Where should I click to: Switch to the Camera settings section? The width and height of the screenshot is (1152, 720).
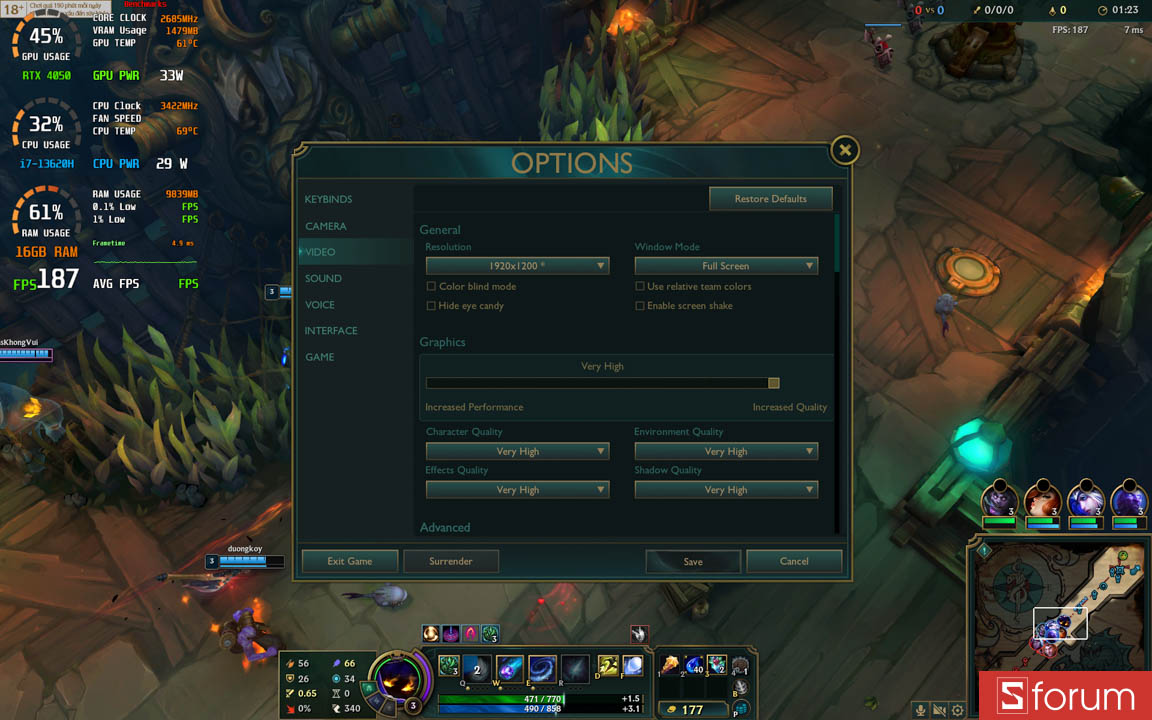(326, 226)
